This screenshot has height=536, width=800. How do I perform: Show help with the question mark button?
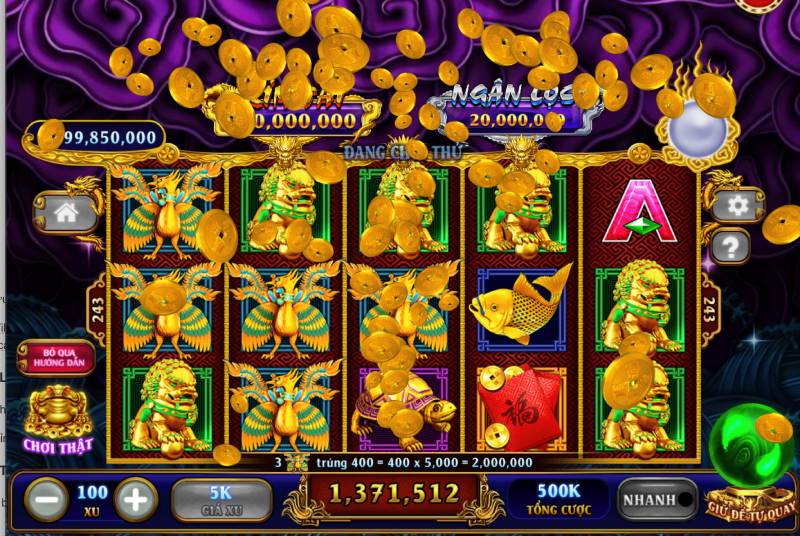point(732,245)
